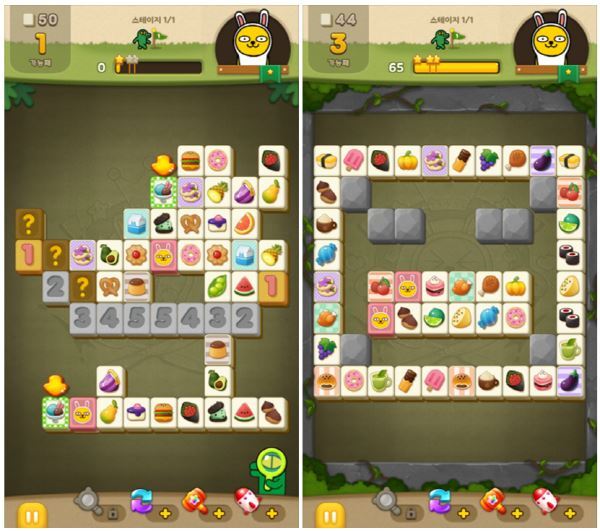Pick the hamburger tile next to the pink donut

point(191,160)
